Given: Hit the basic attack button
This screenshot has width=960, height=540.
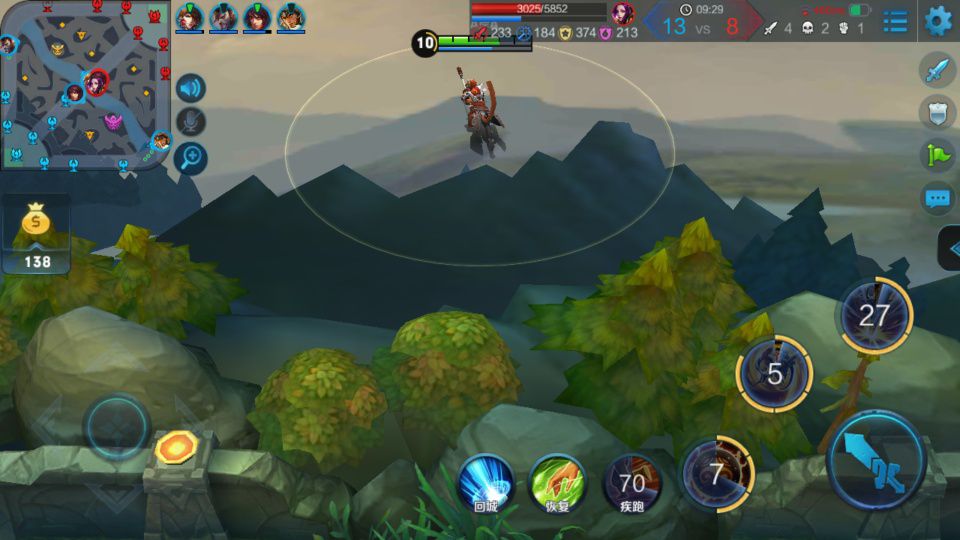Looking at the screenshot, I should (876, 461).
